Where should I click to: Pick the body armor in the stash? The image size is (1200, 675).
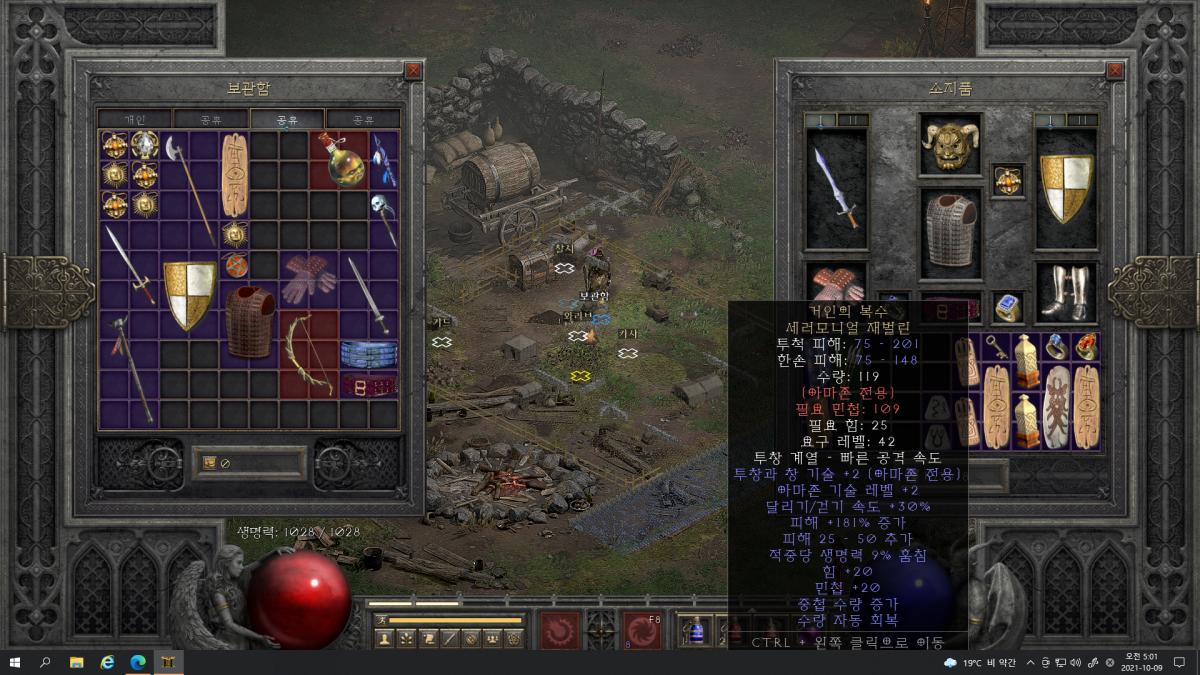pos(249,322)
